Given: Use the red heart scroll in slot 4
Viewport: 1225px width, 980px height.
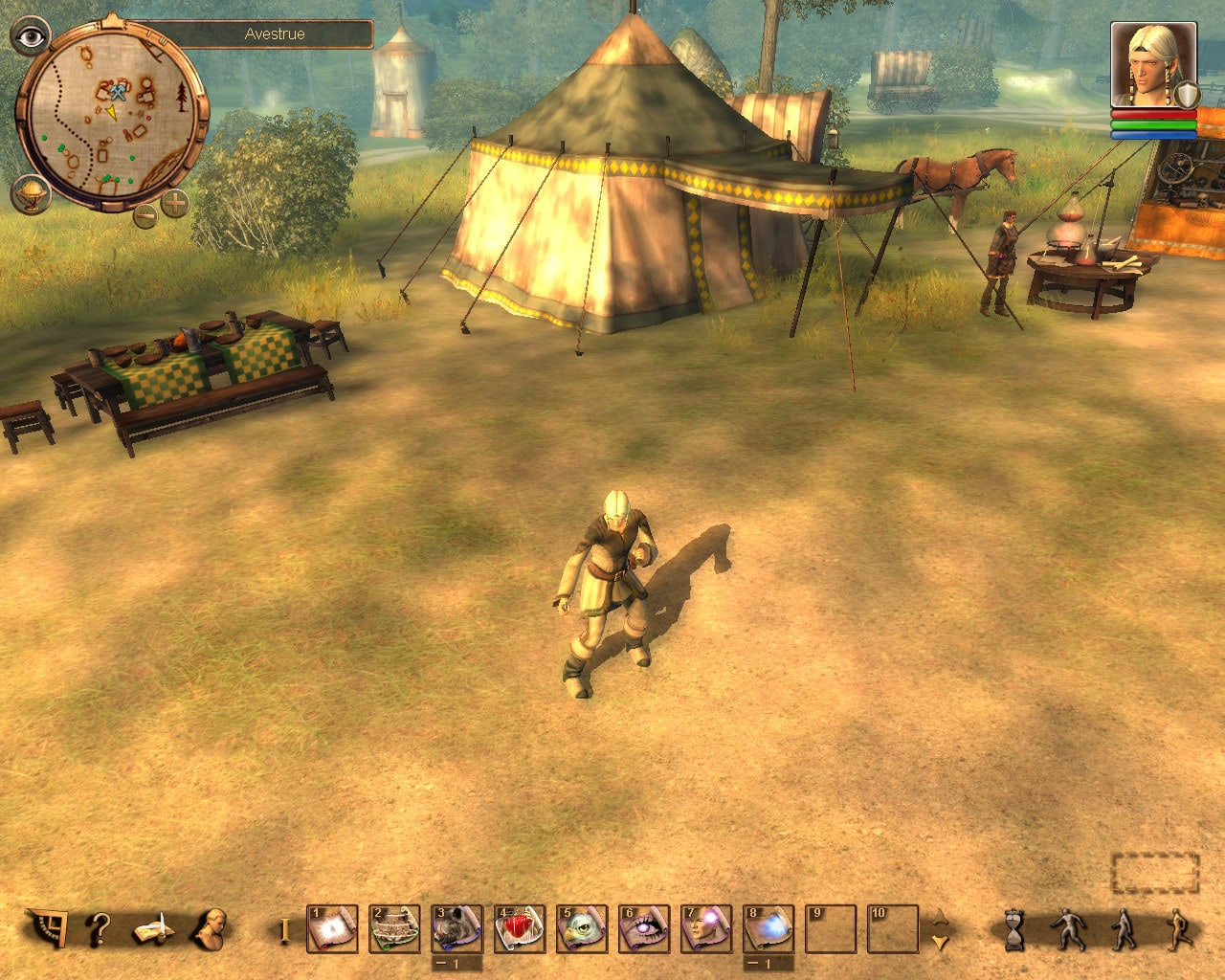Looking at the screenshot, I should coord(520,929).
